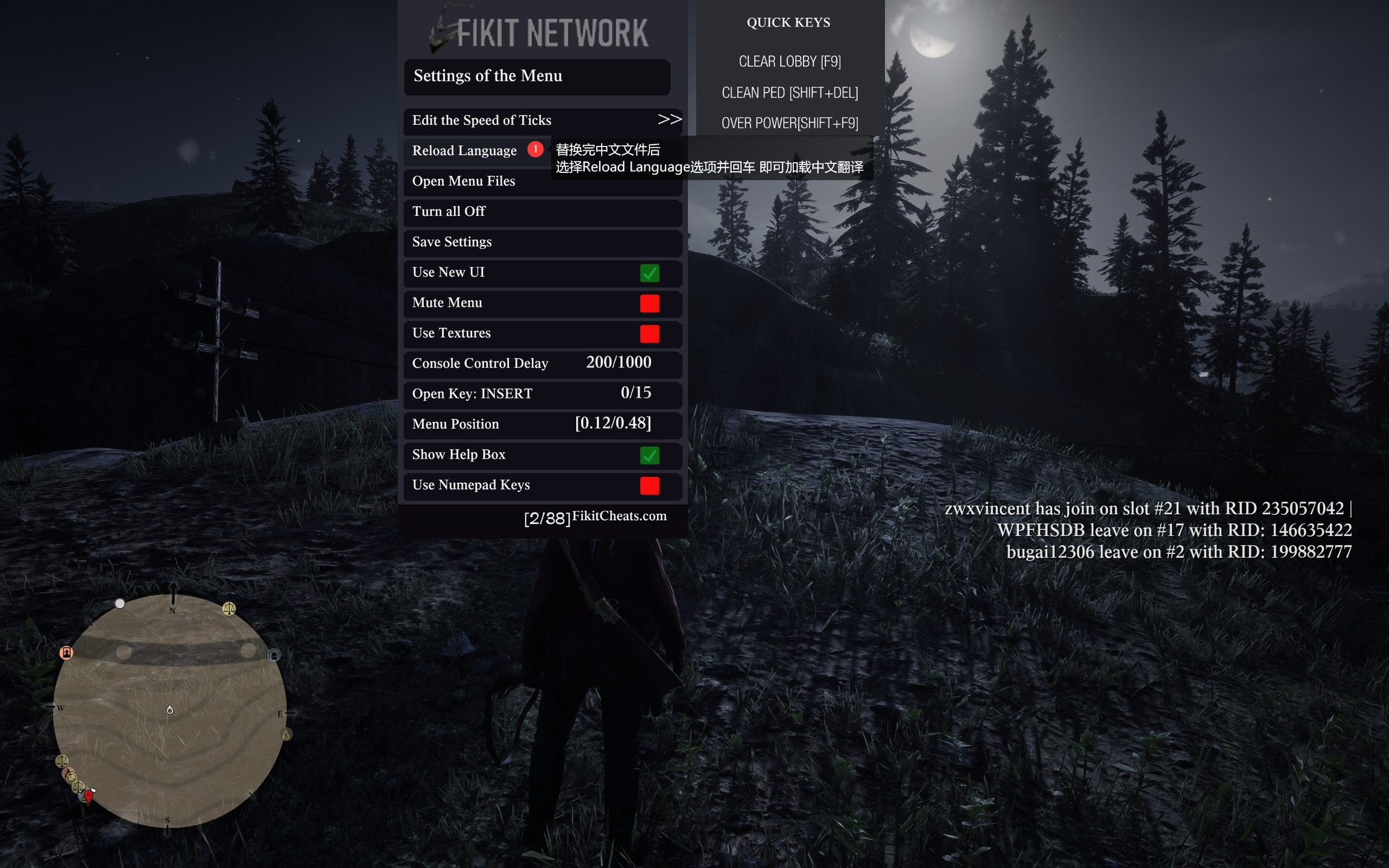Screen dimensions: 1389x868
Task: Turn on Use Textures
Action: pyautogui.click(x=649, y=333)
